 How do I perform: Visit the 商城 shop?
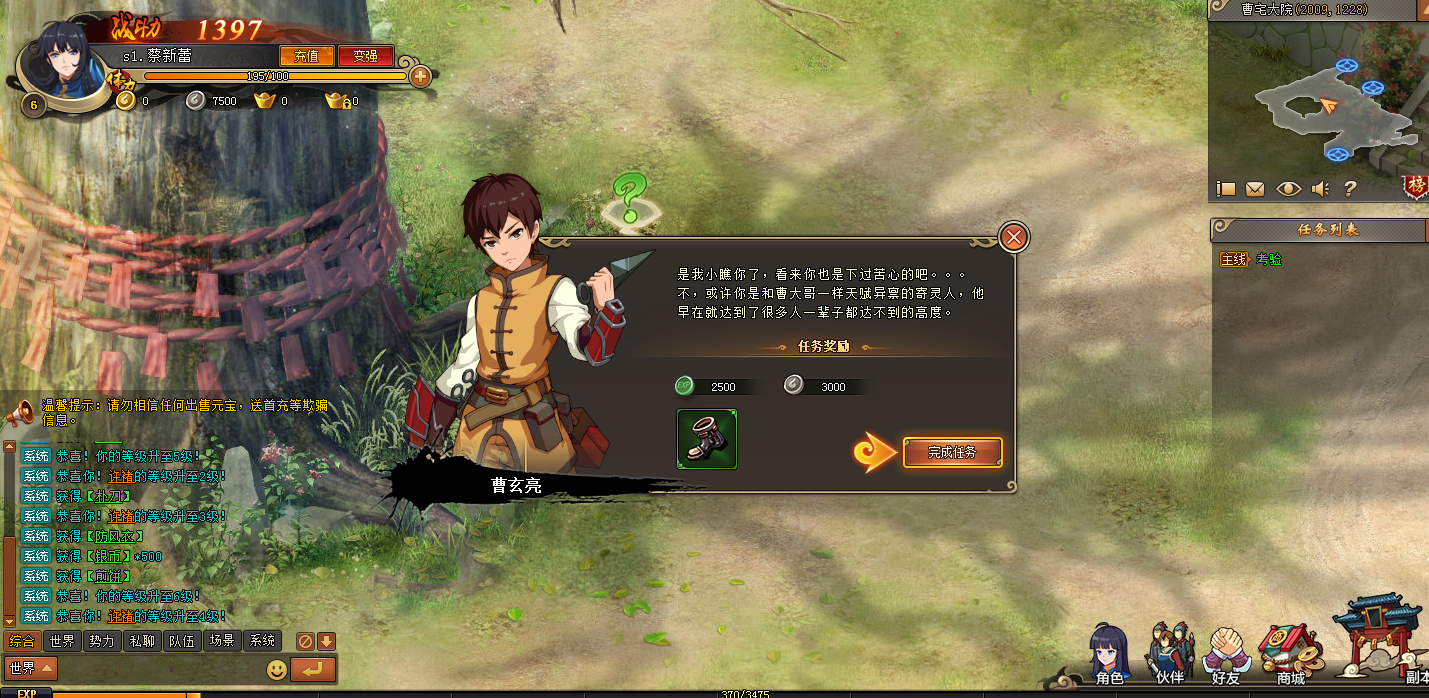pos(1290,655)
